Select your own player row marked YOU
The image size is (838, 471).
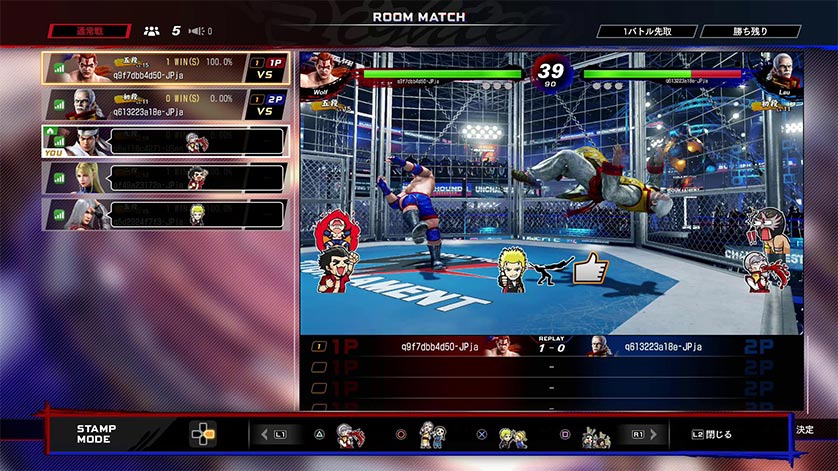point(165,140)
